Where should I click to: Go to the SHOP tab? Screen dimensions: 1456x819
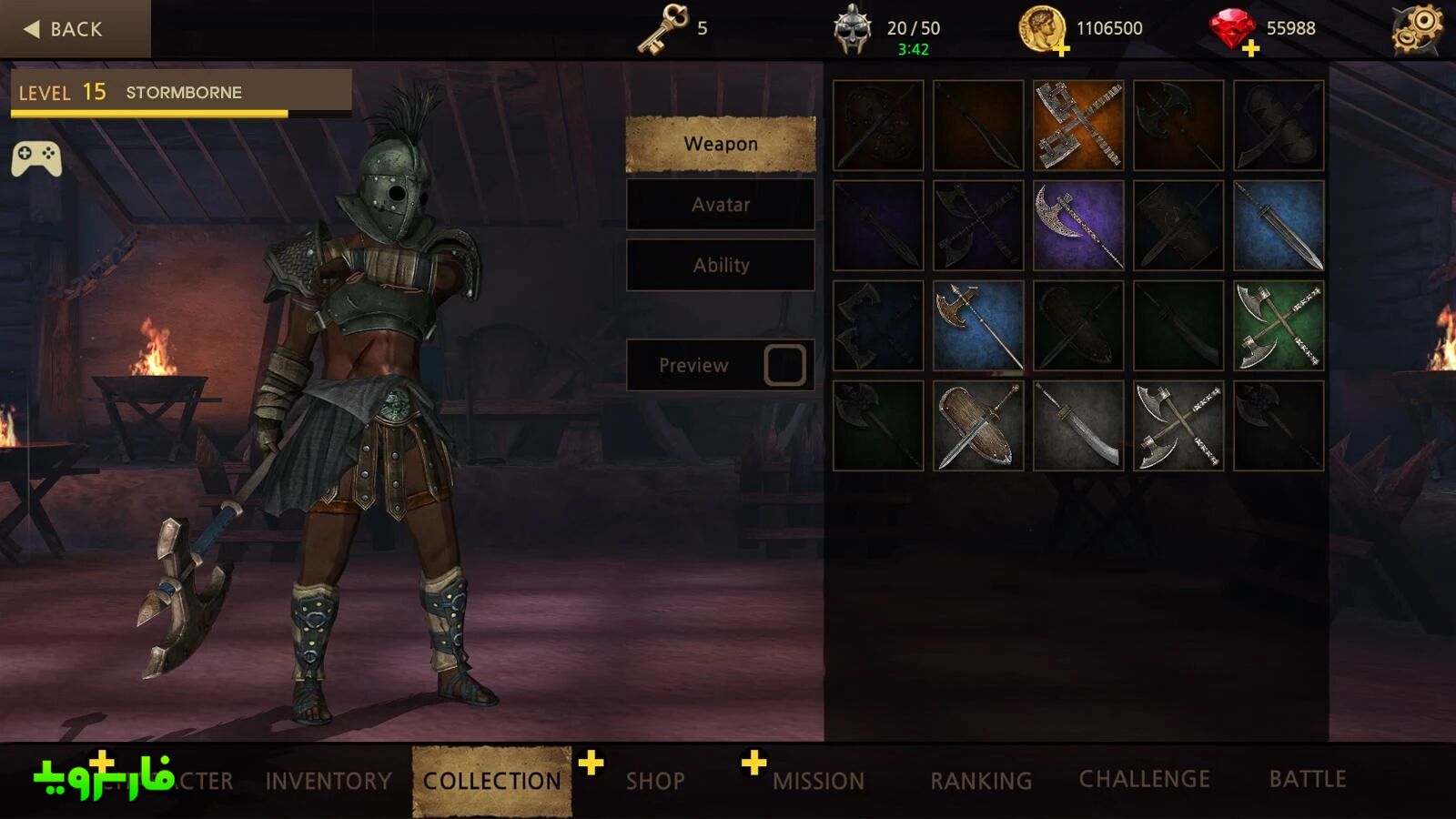(x=655, y=781)
